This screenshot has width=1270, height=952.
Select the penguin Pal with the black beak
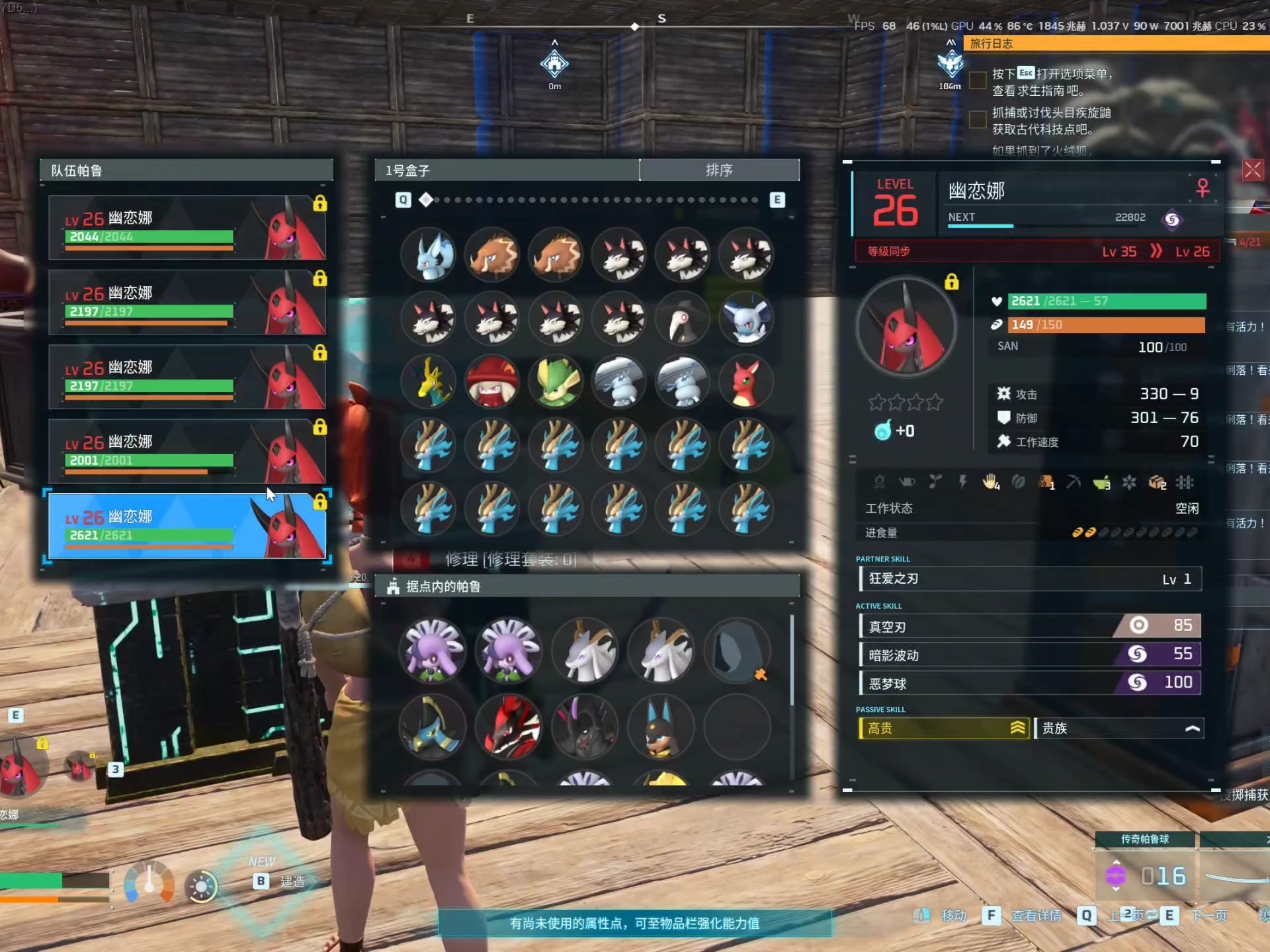coord(683,319)
